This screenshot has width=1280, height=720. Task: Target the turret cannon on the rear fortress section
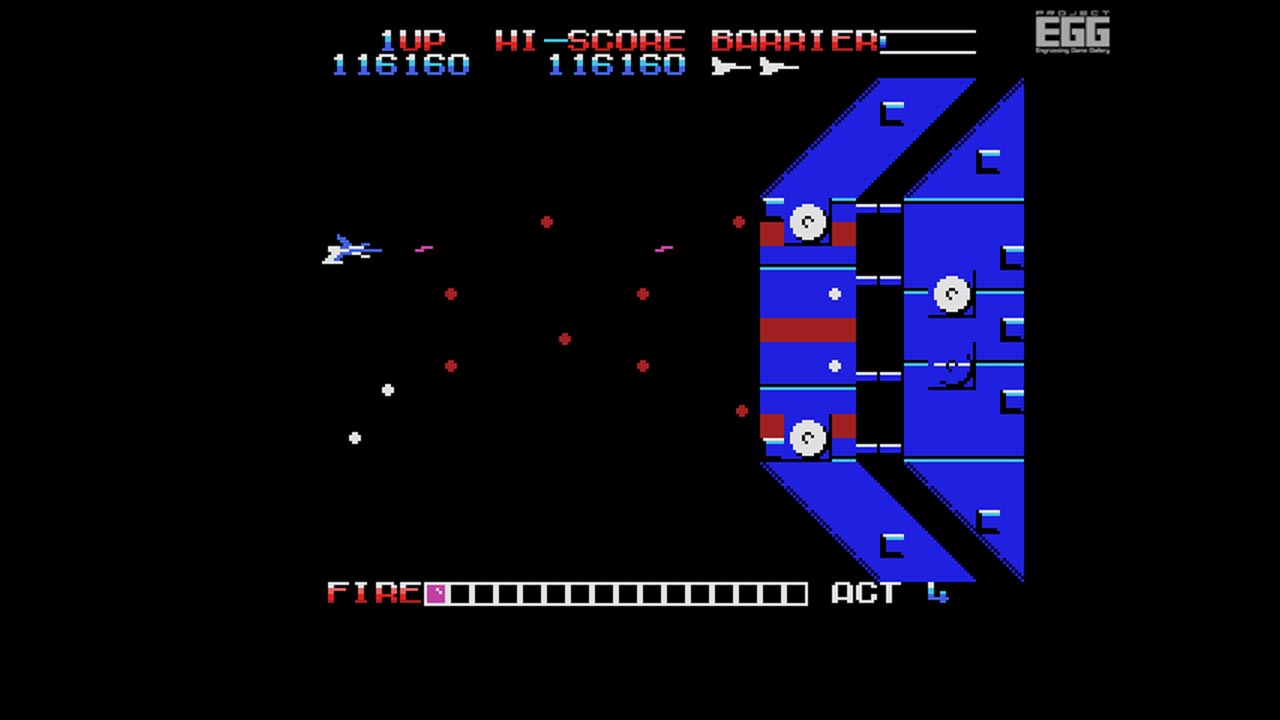[952, 294]
